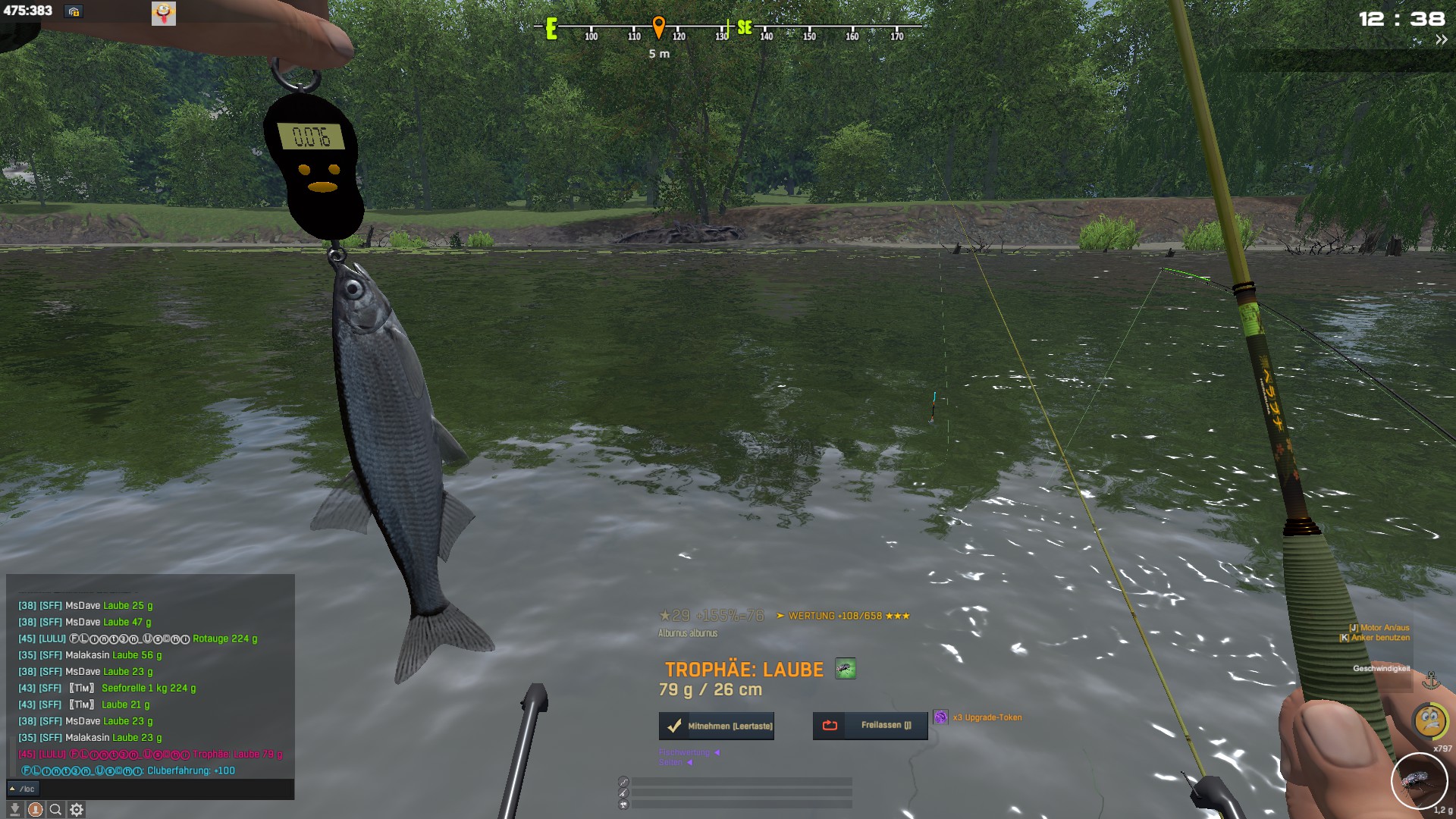Select the fly bait circle icon

point(1418,780)
